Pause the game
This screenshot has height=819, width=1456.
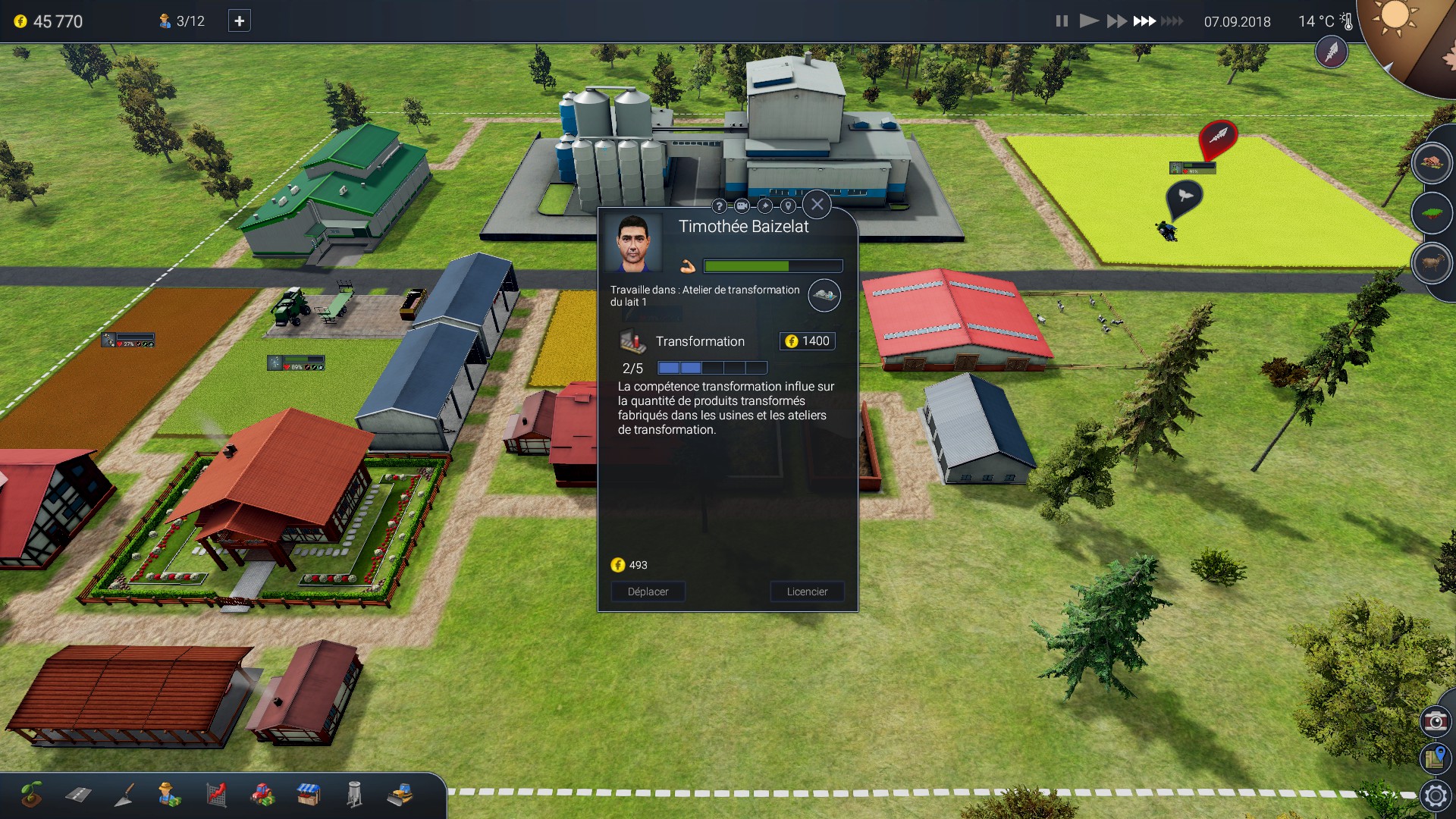click(1062, 21)
